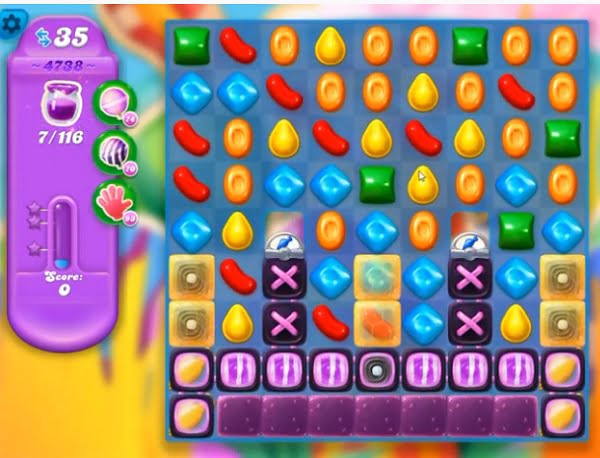Open the settings gear menu

(x=13, y=22)
